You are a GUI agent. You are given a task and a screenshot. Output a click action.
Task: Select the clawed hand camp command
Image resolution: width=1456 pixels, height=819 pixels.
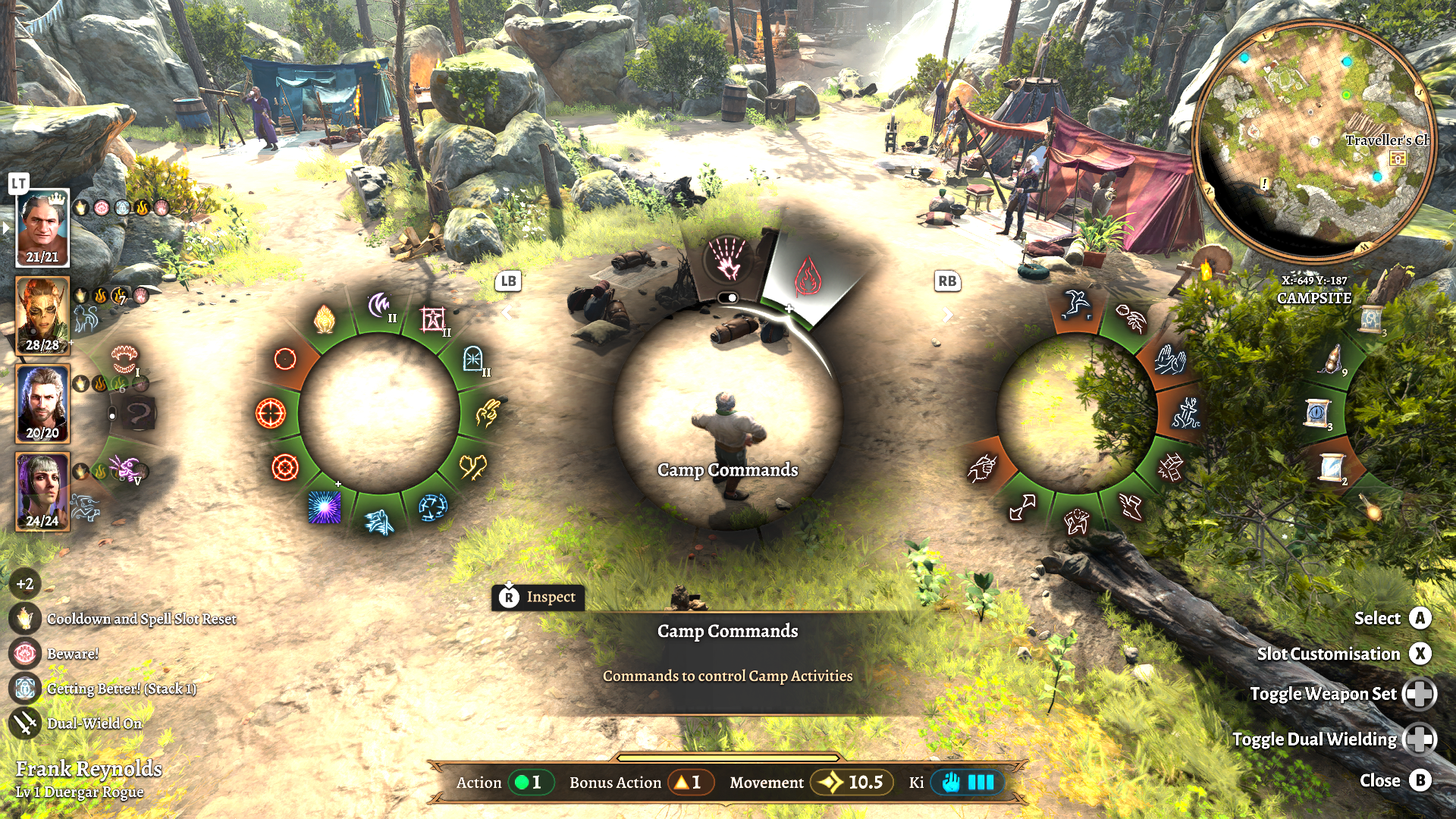click(727, 259)
